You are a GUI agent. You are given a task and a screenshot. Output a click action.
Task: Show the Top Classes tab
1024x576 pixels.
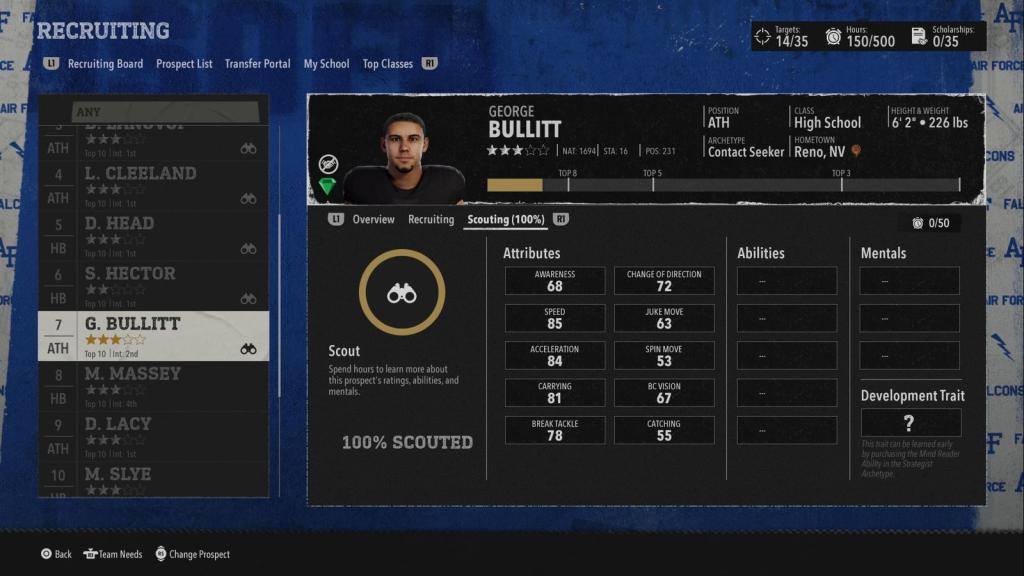387,64
